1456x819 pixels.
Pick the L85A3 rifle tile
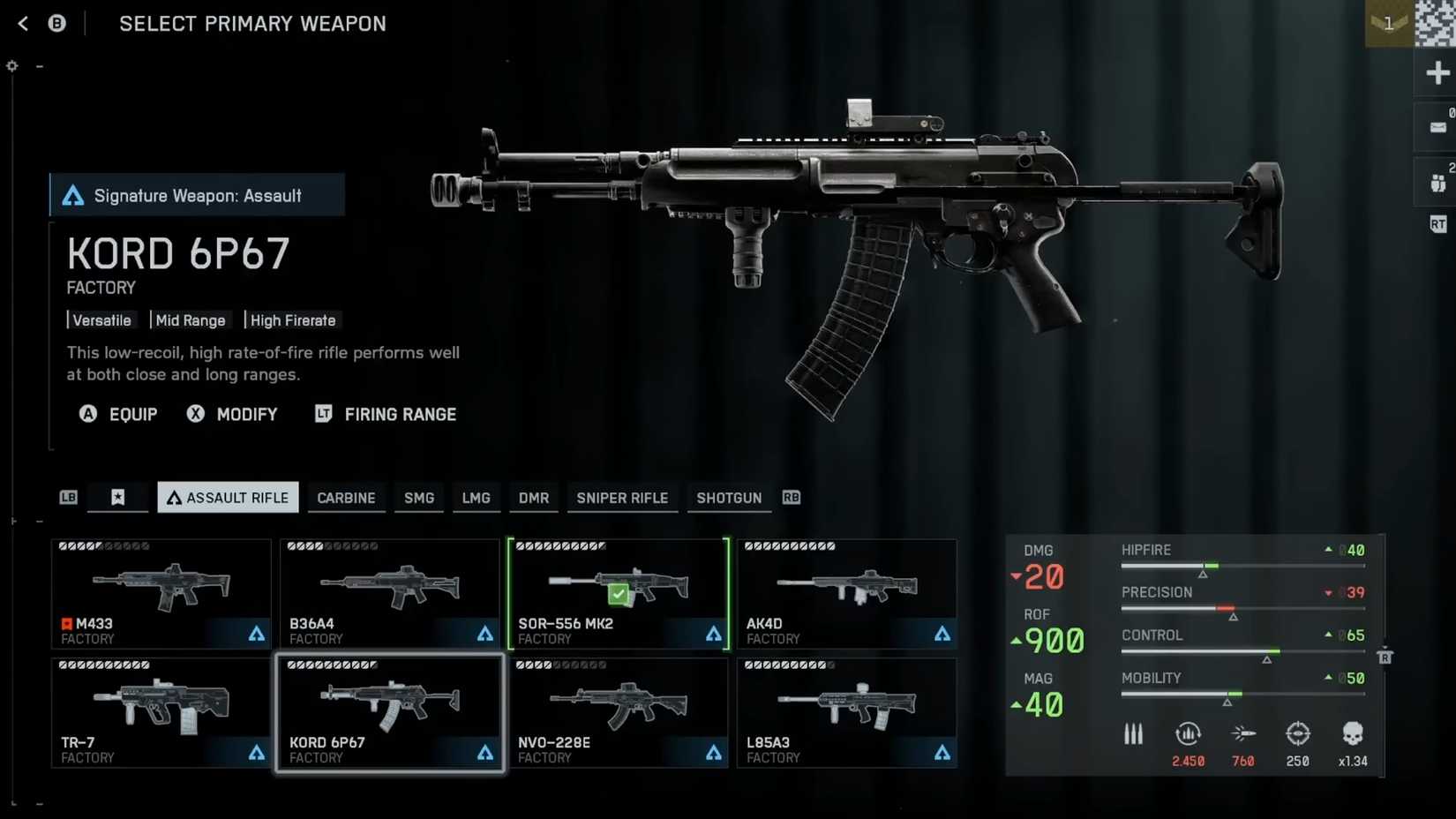tap(847, 712)
